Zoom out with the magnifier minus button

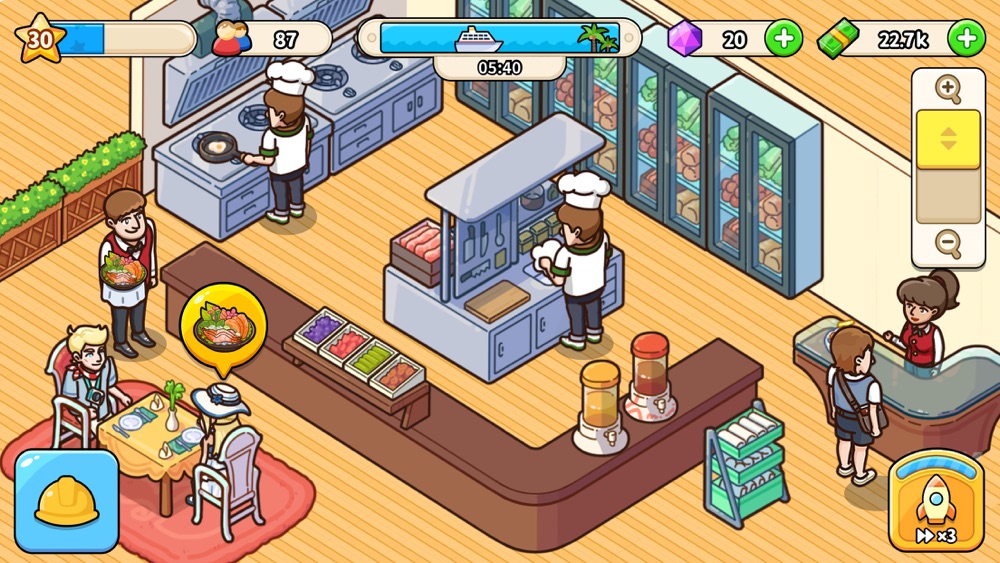pos(947,243)
